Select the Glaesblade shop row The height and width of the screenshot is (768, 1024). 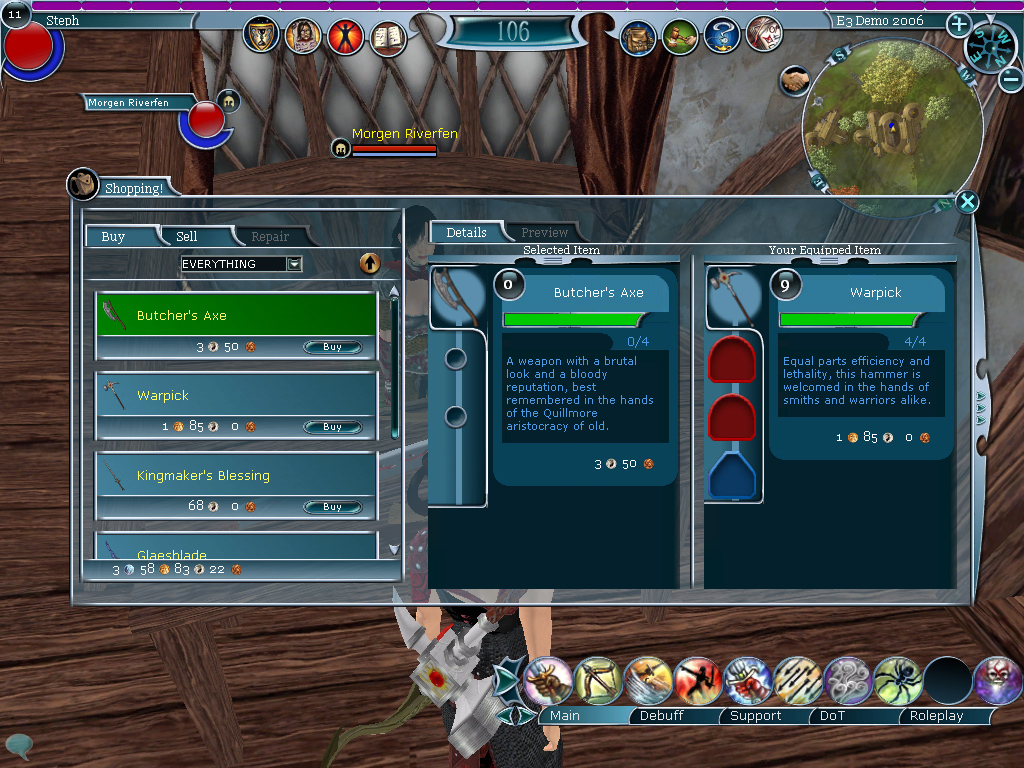point(236,550)
